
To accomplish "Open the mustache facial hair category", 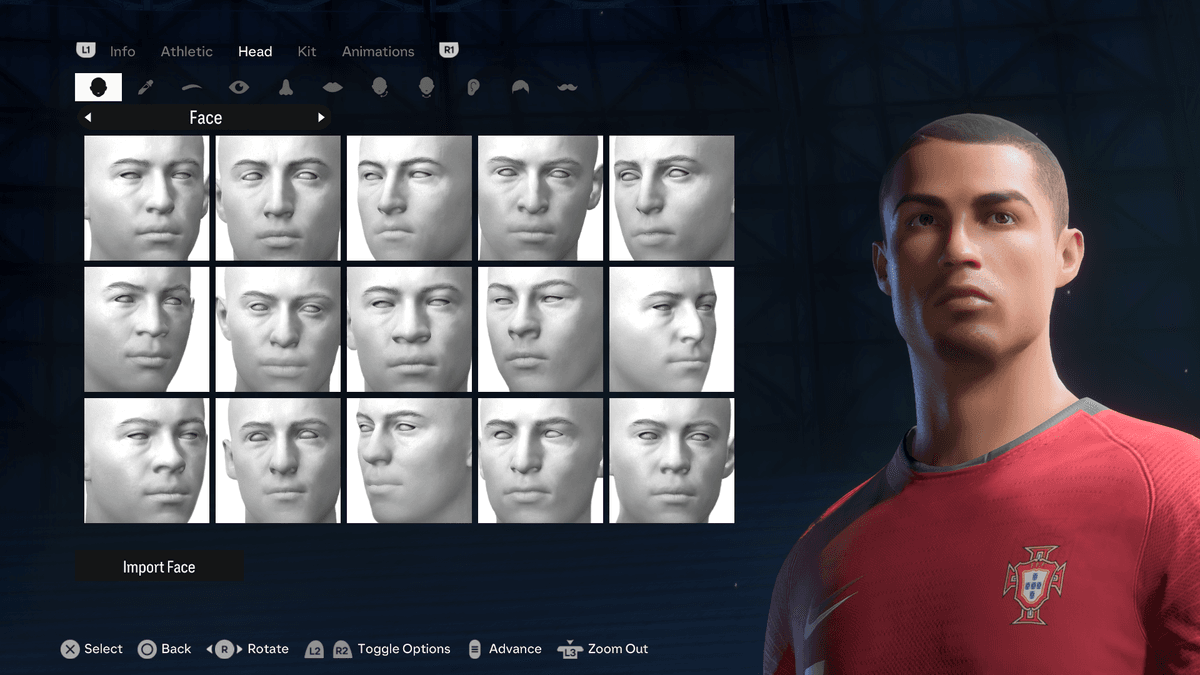I will tap(567, 87).
